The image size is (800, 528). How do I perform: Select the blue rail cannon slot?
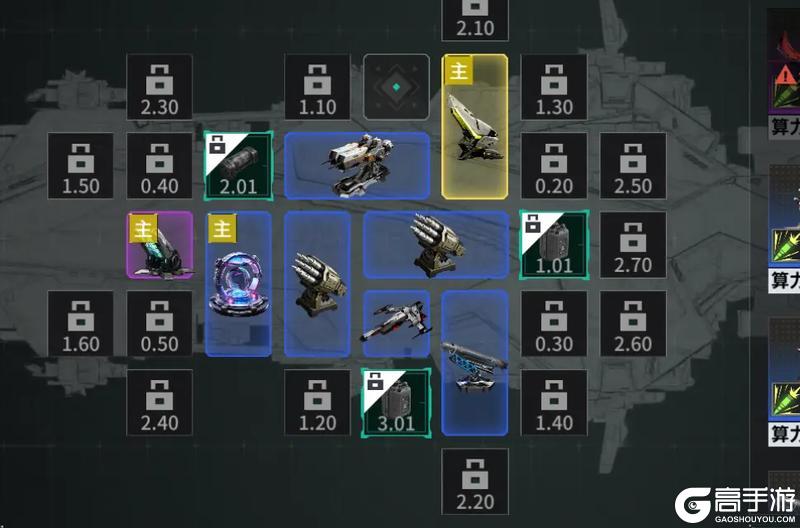[475, 363]
